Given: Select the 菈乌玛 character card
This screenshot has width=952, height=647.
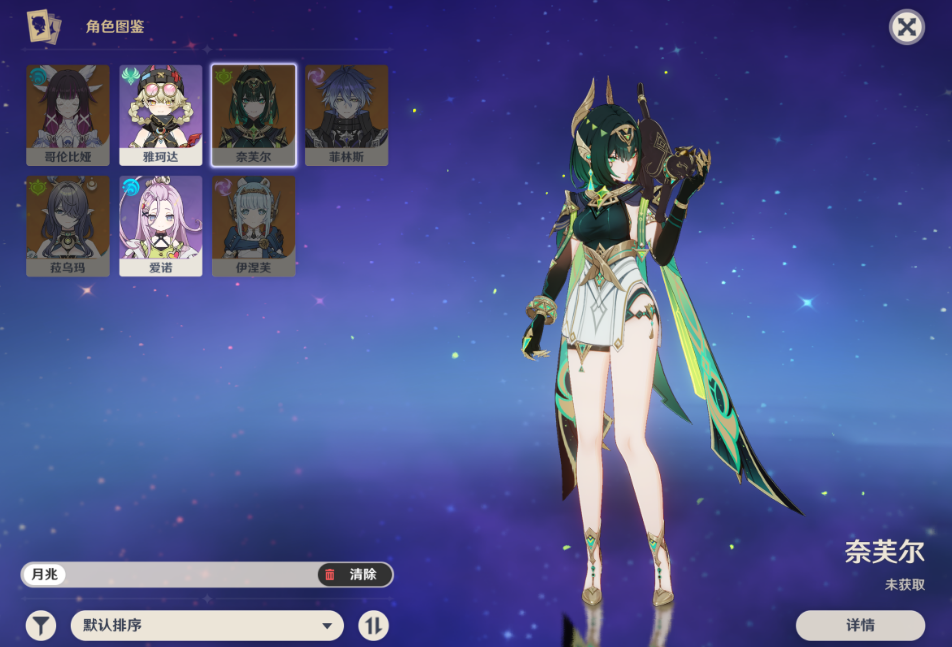Looking at the screenshot, I should coord(68,226).
